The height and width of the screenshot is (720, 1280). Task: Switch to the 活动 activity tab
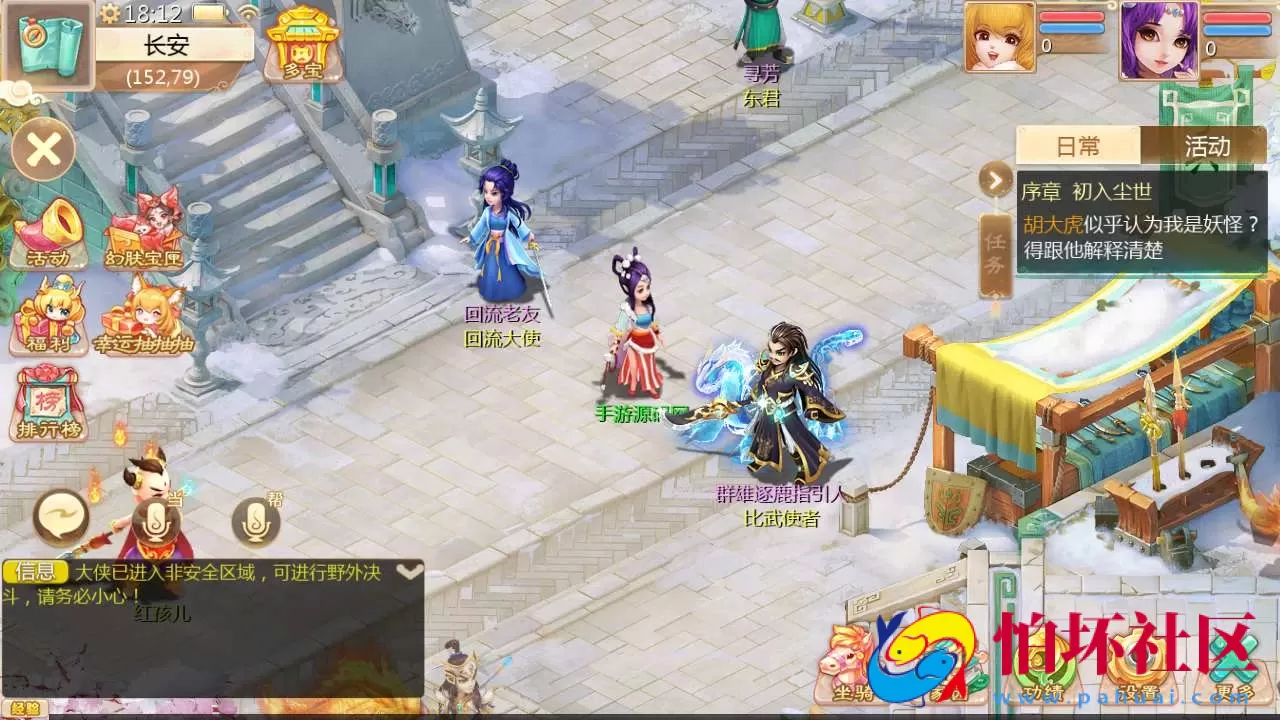[x=1207, y=146]
